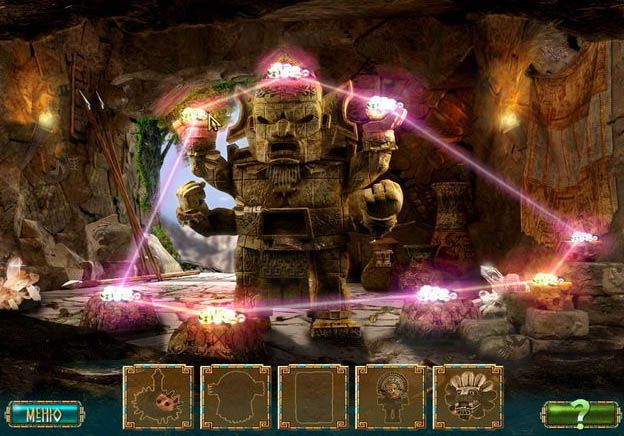Click the green question mark hint button
This screenshot has height=436, width=624.
click(580, 413)
